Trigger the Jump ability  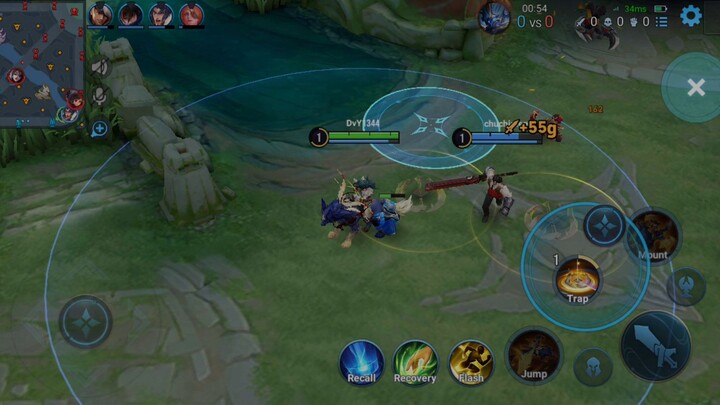533,356
